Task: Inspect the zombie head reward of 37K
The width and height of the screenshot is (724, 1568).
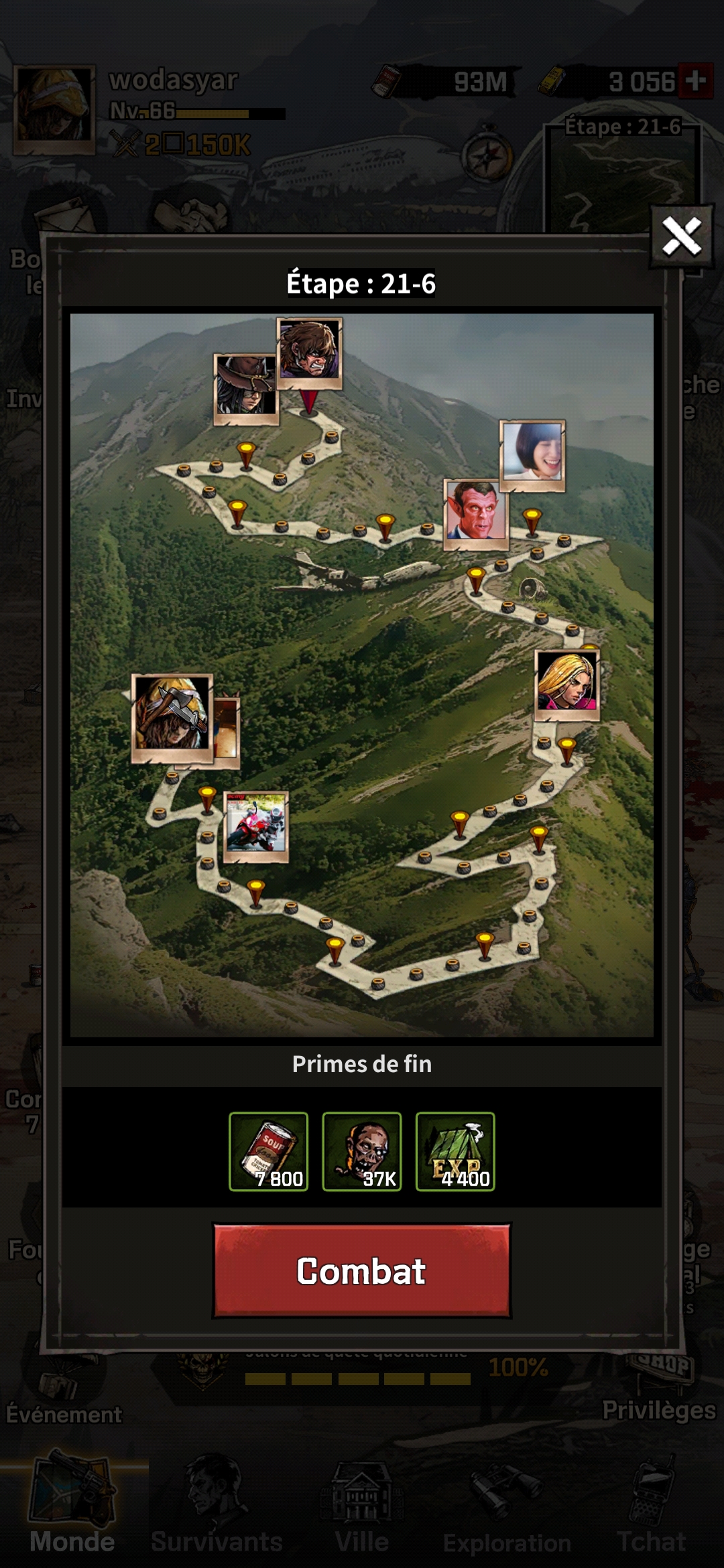Action: (x=362, y=1151)
